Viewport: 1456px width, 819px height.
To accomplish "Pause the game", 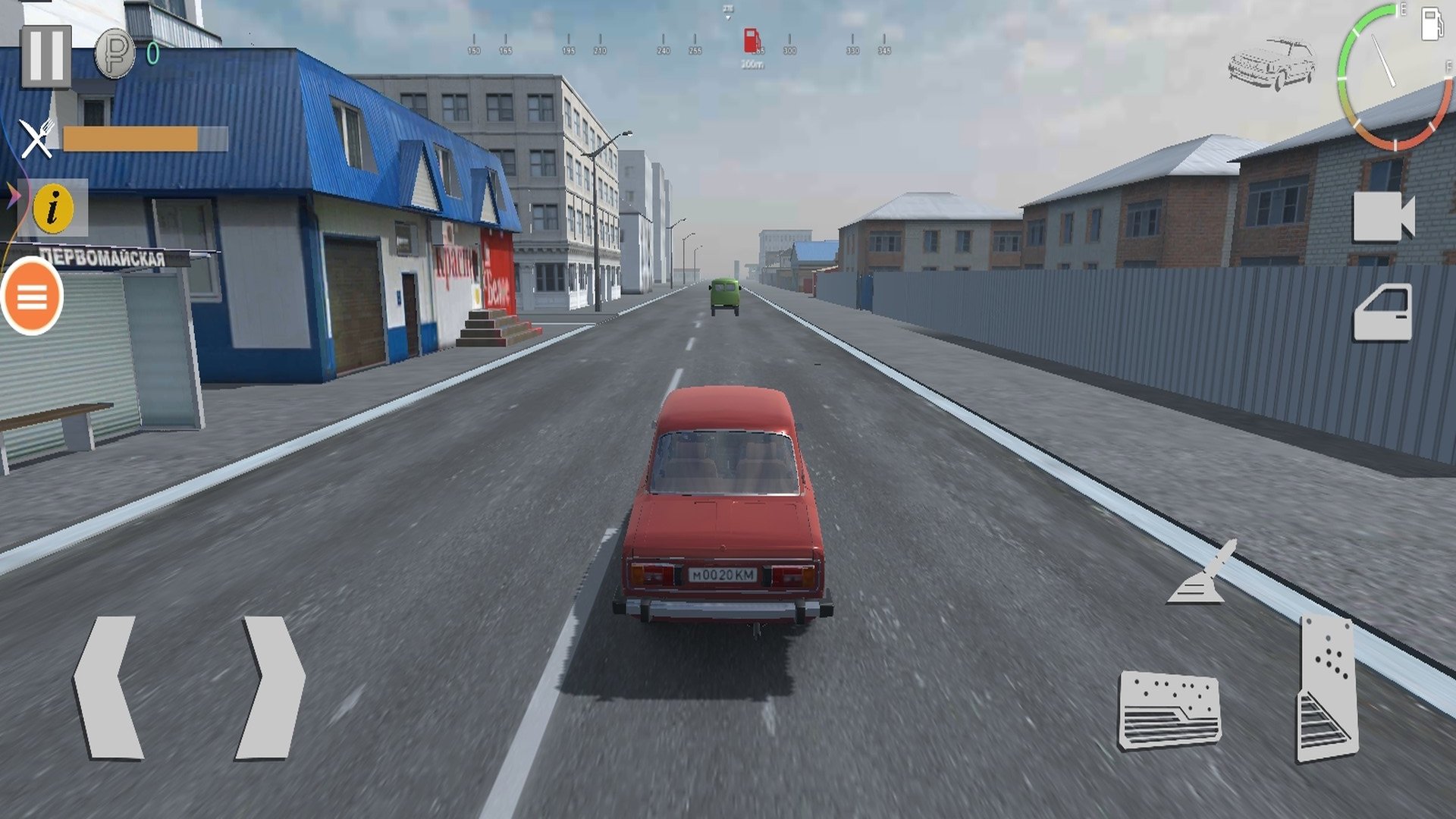I will pyautogui.click(x=45, y=56).
